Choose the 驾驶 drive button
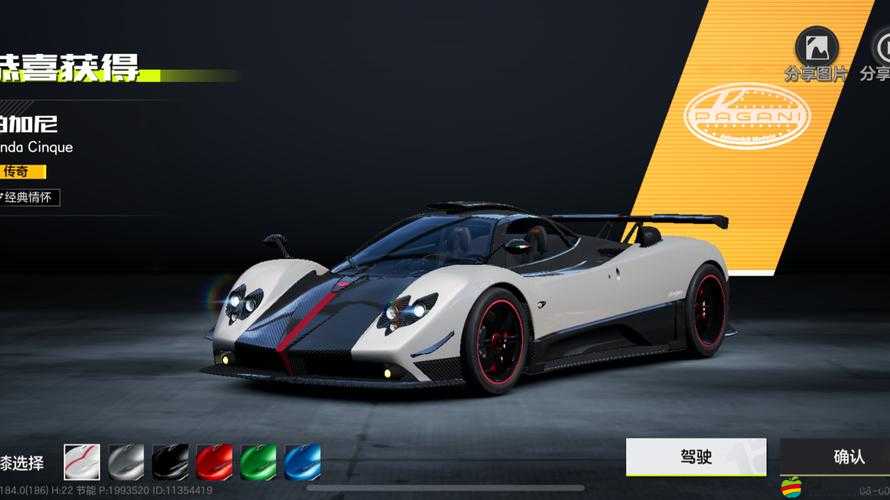The height and width of the screenshot is (500, 890). 696,457
